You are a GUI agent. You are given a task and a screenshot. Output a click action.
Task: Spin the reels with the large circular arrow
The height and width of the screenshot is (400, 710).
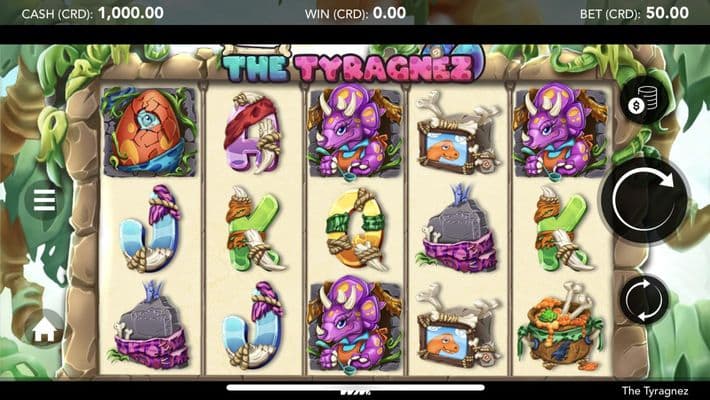(x=645, y=199)
